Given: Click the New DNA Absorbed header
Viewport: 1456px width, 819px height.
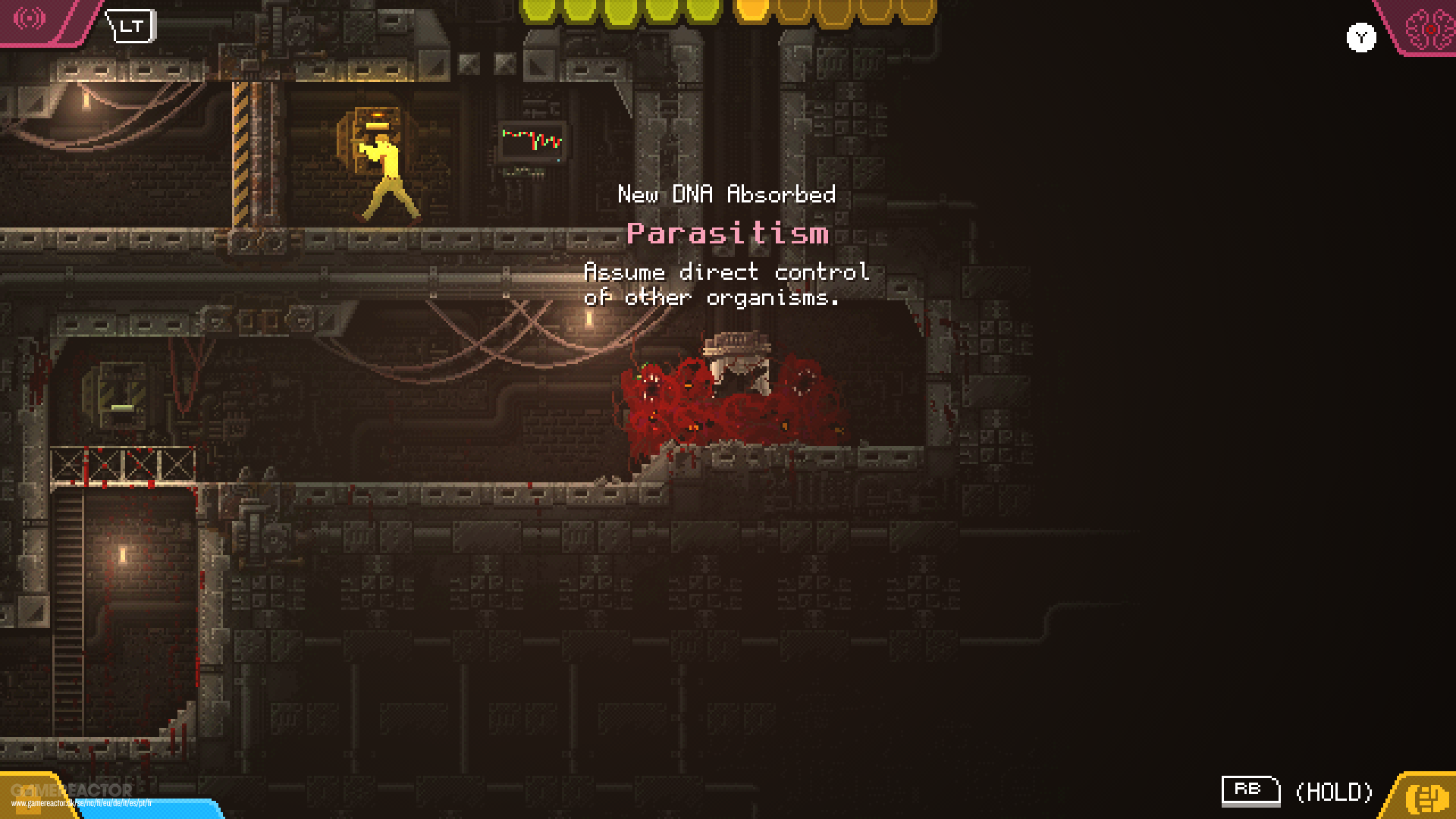Looking at the screenshot, I should pos(726,195).
